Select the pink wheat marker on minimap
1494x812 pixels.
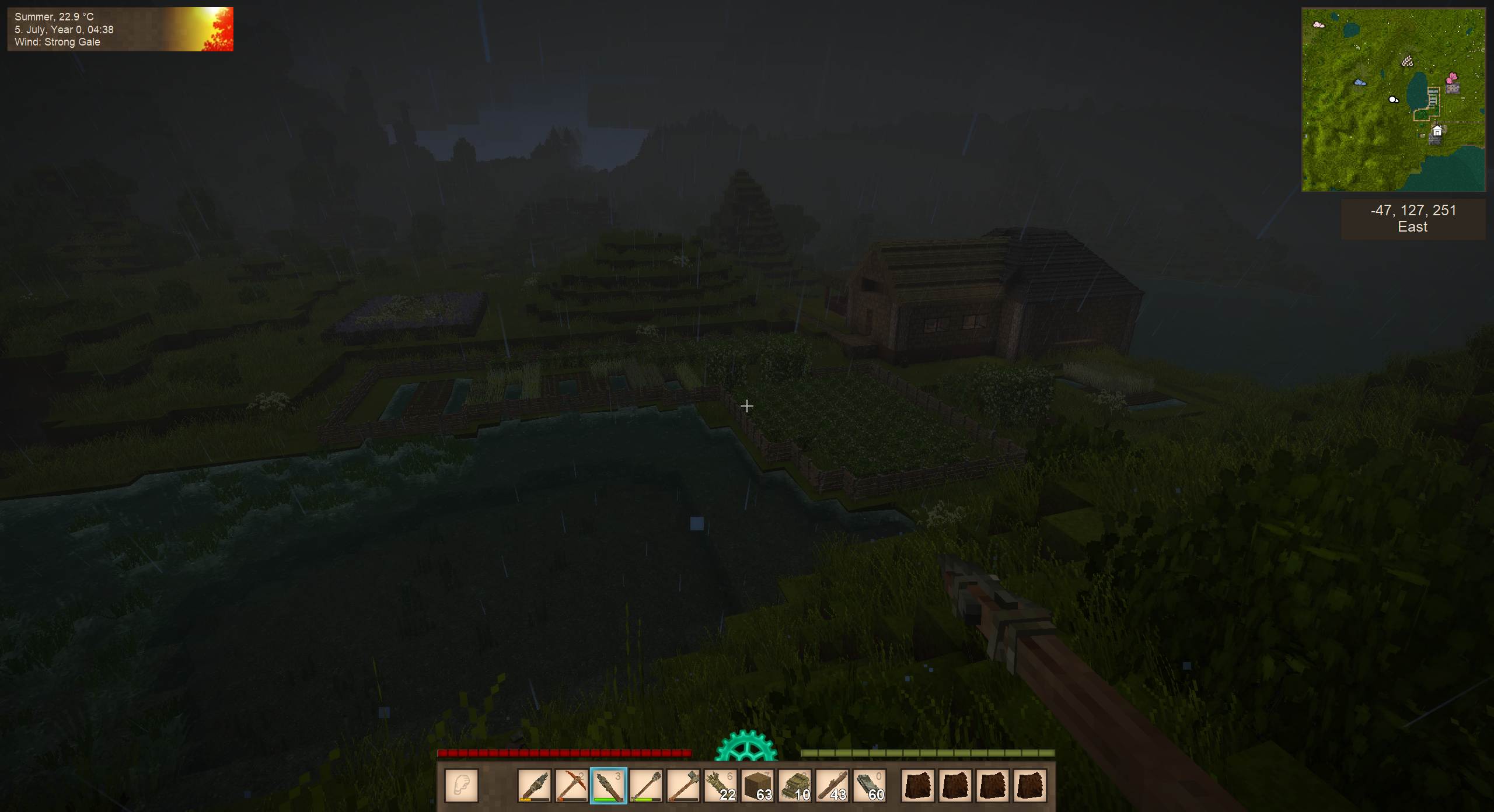(1407, 61)
